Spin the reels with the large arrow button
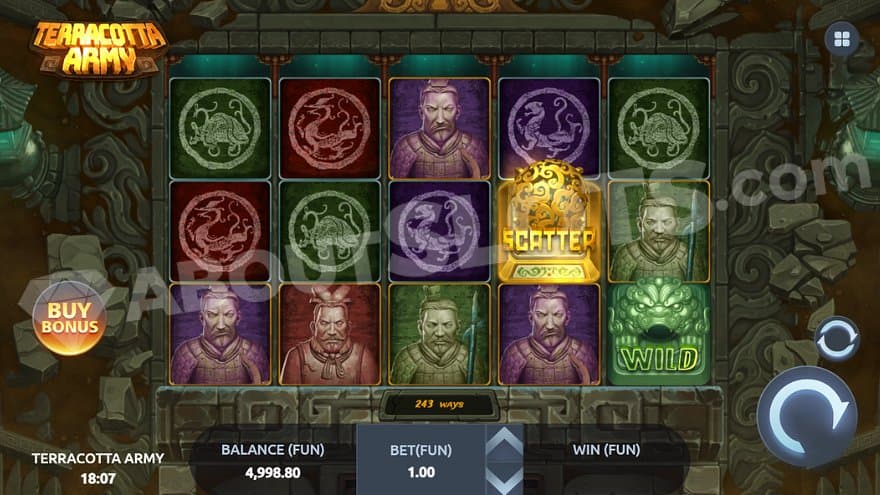The height and width of the screenshot is (495, 880). click(807, 417)
